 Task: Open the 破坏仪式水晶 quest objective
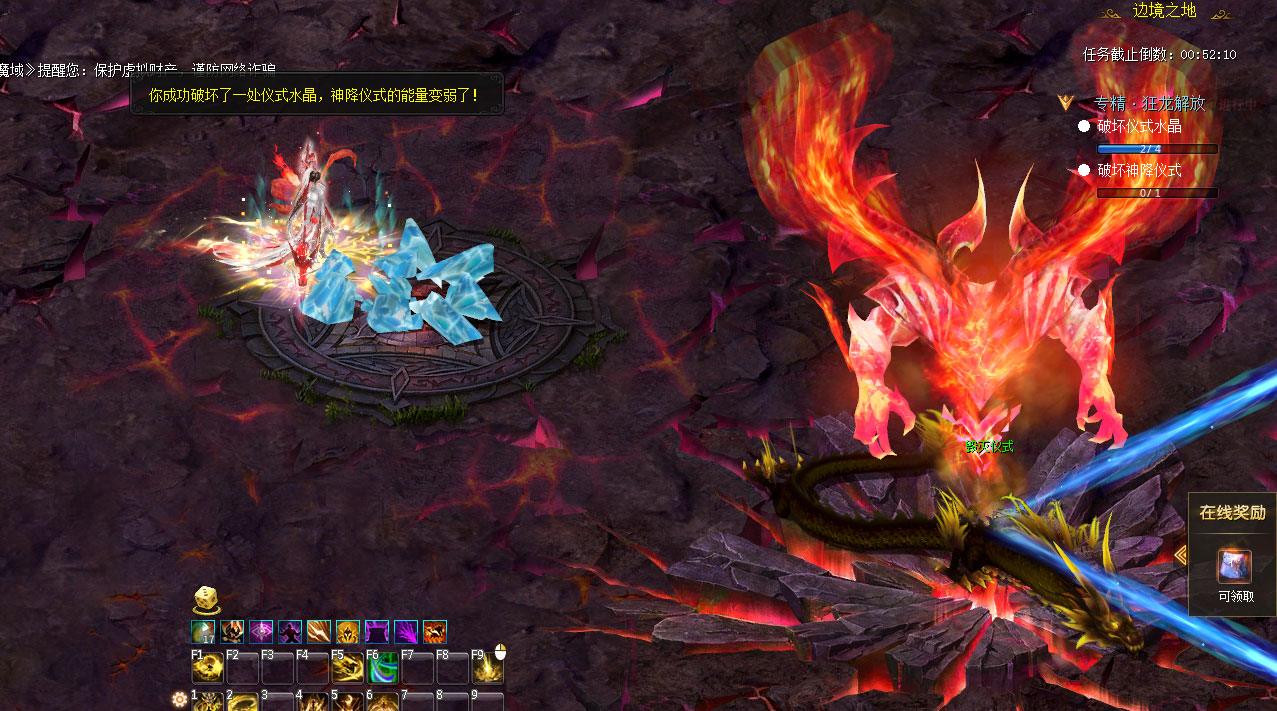pos(1139,126)
